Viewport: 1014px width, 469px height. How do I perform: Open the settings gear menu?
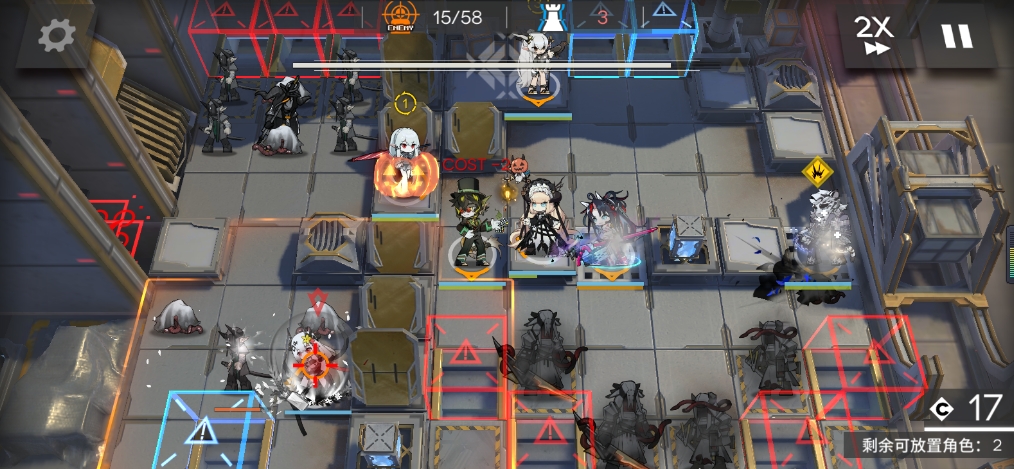click(x=56, y=36)
